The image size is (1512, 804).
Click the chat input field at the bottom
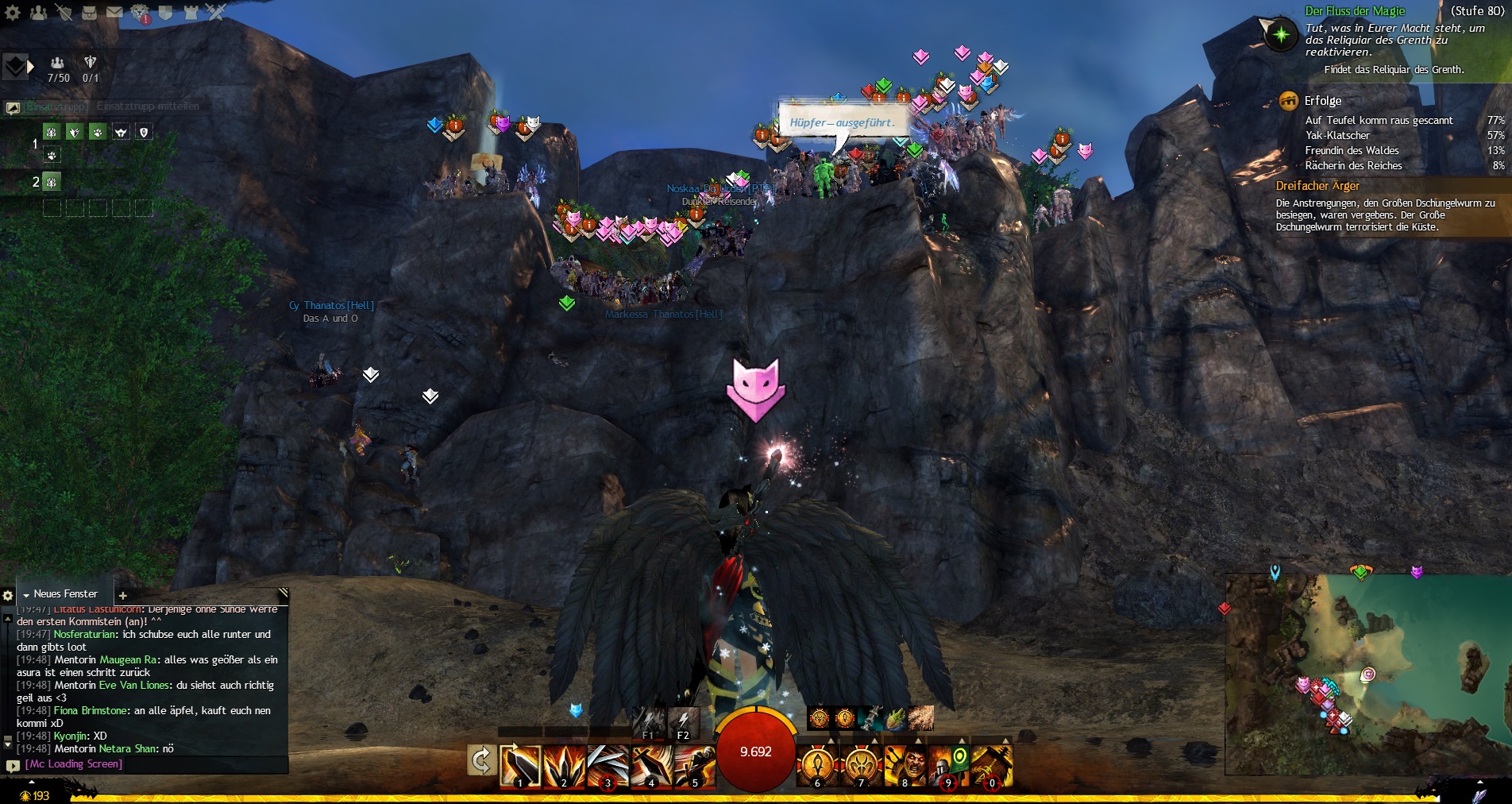point(151,764)
